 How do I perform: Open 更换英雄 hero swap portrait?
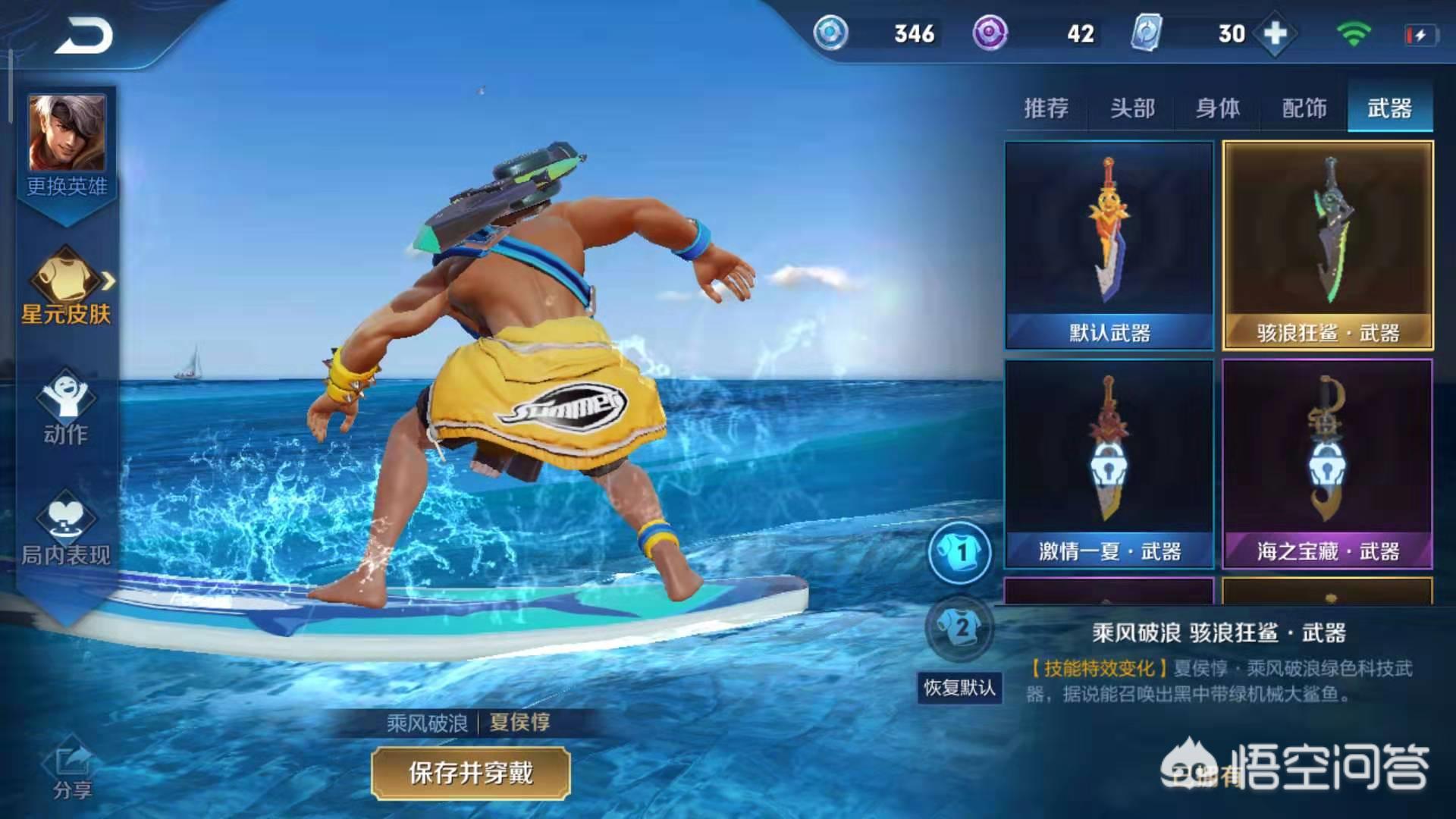67,144
